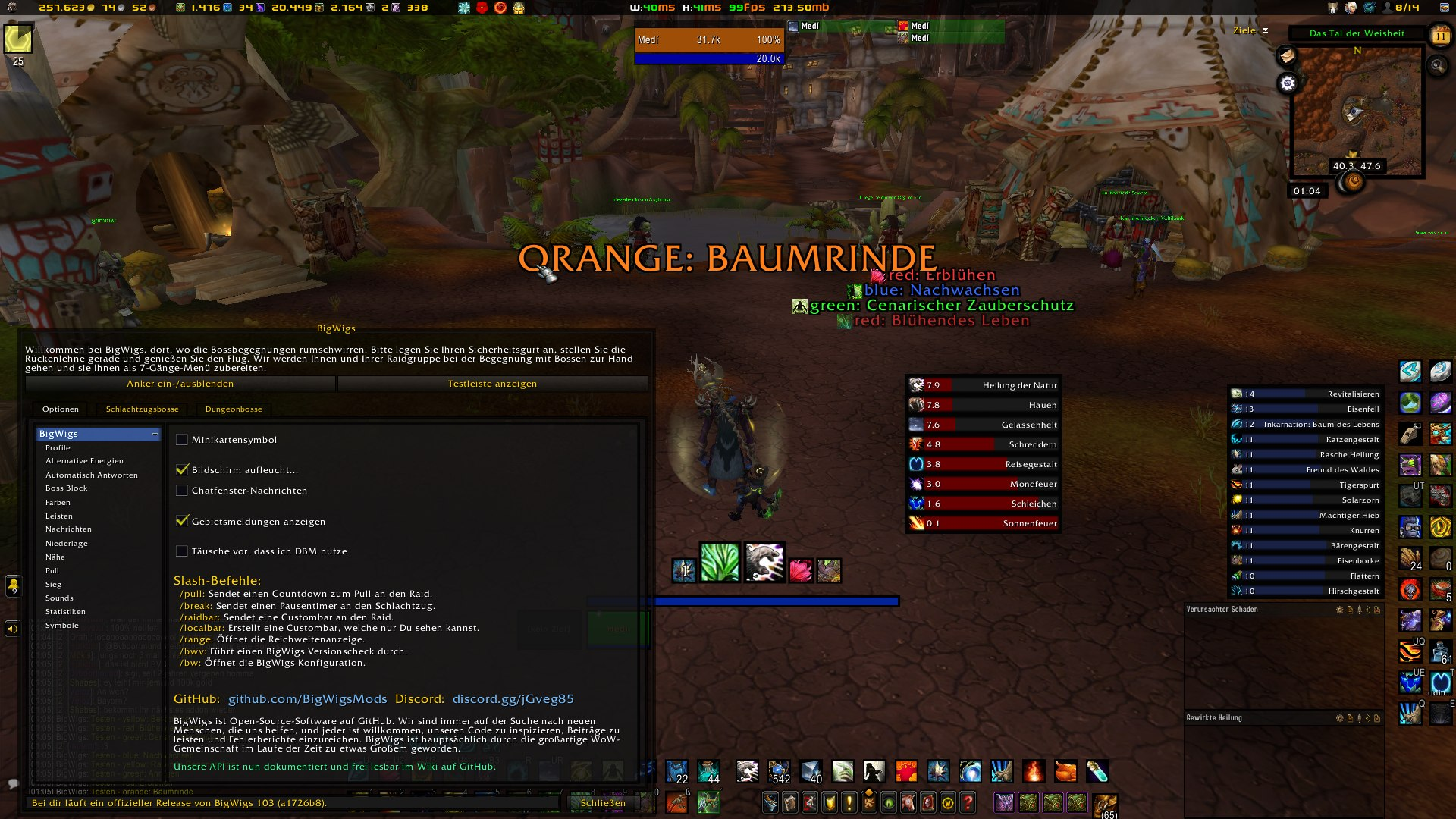Open the help menu question mark icon
Image resolution: width=1456 pixels, height=819 pixels.
[x=968, y=802]
